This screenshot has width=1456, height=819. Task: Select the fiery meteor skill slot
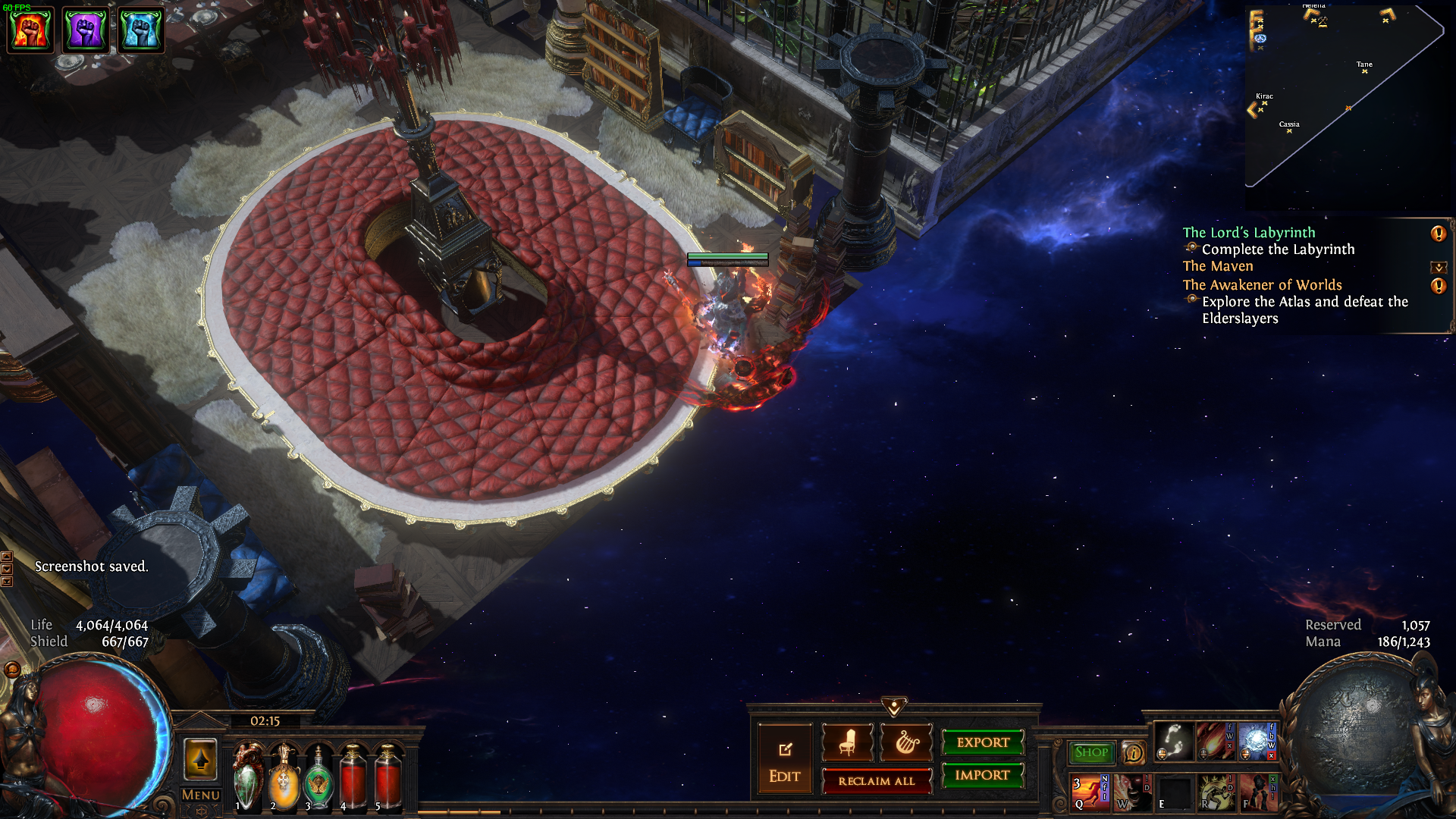pyautogui.click(x=1215, y=742)
